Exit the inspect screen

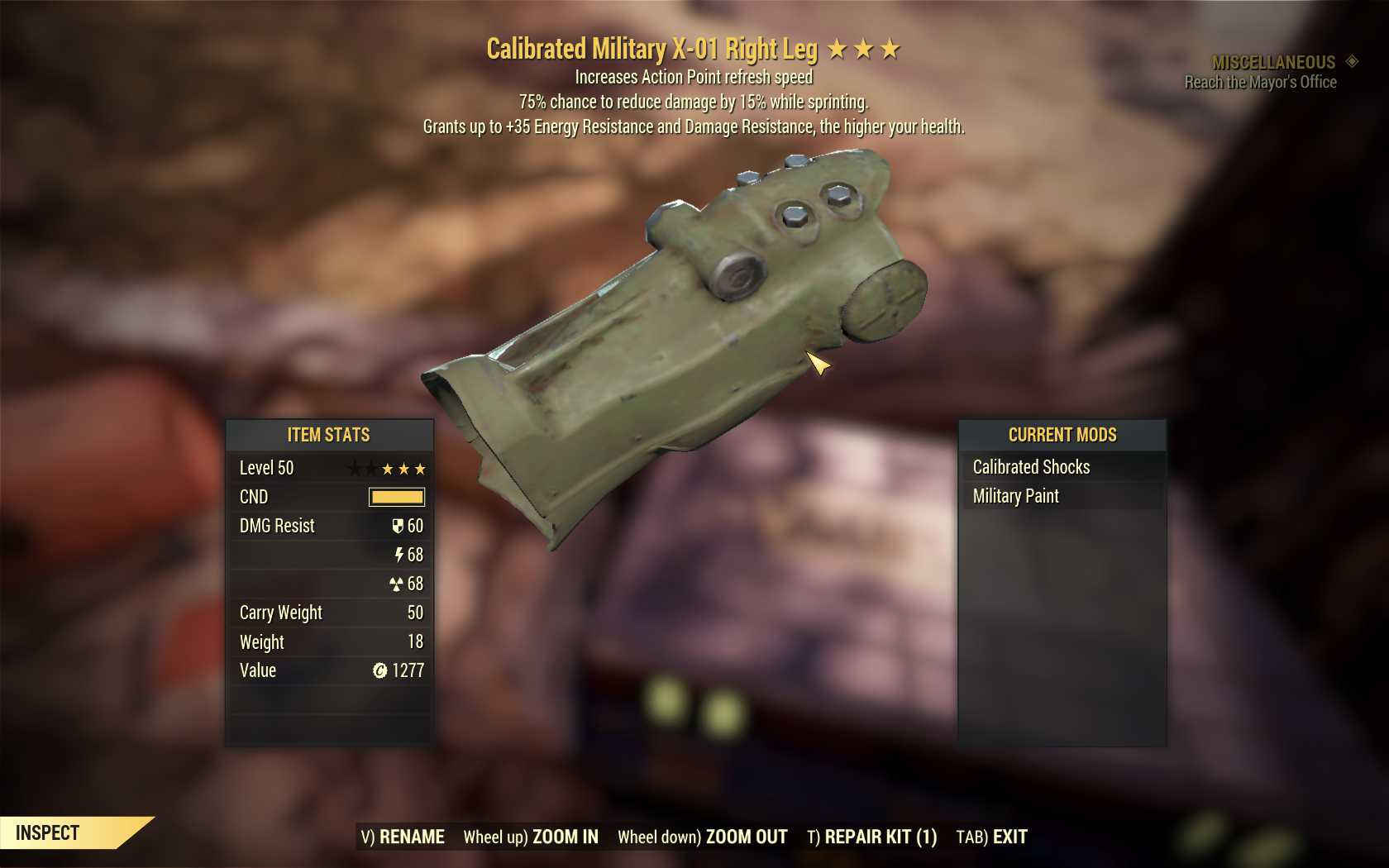(991, 837)
